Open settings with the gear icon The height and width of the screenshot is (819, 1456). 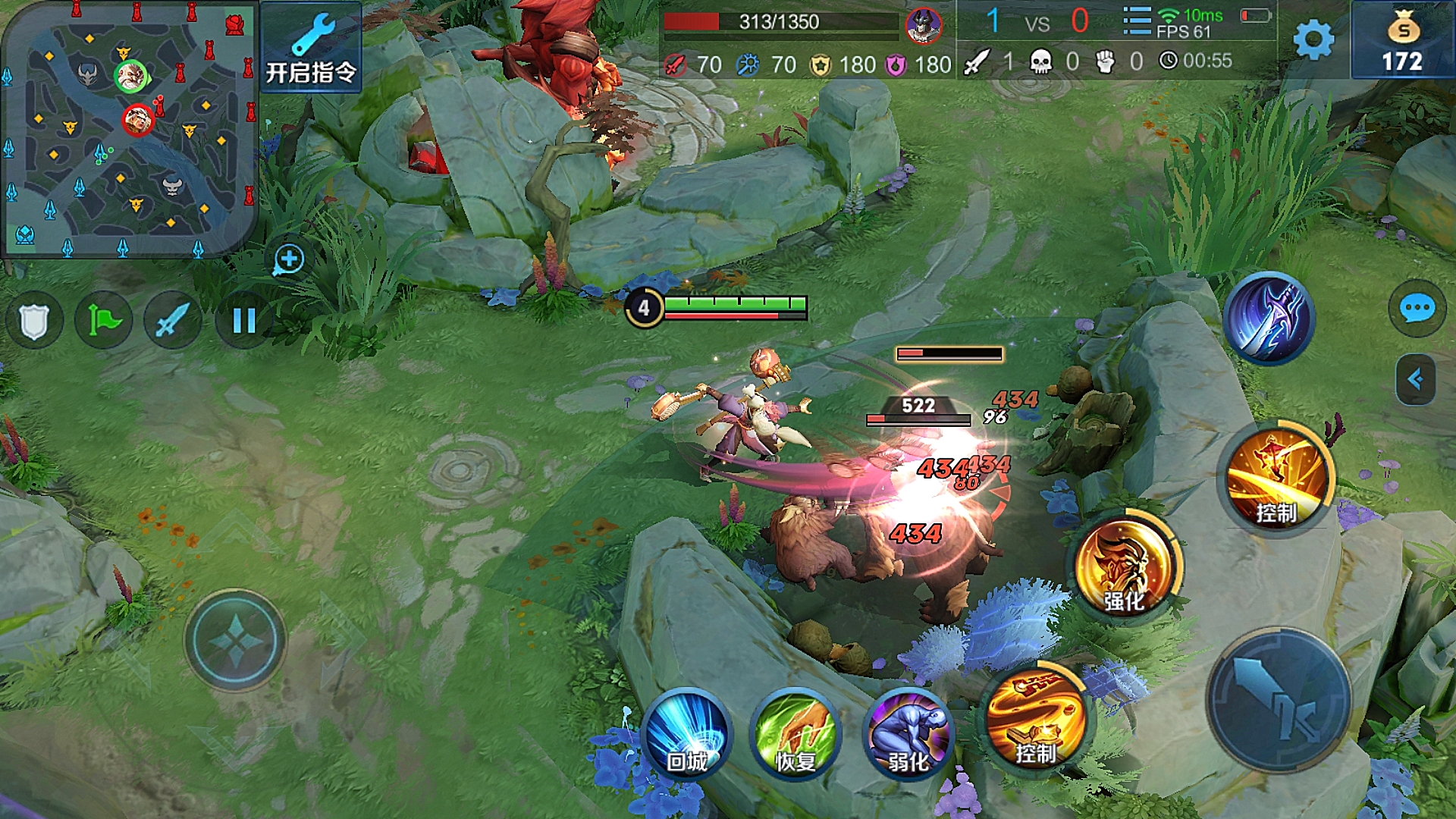click(1313, 39)
